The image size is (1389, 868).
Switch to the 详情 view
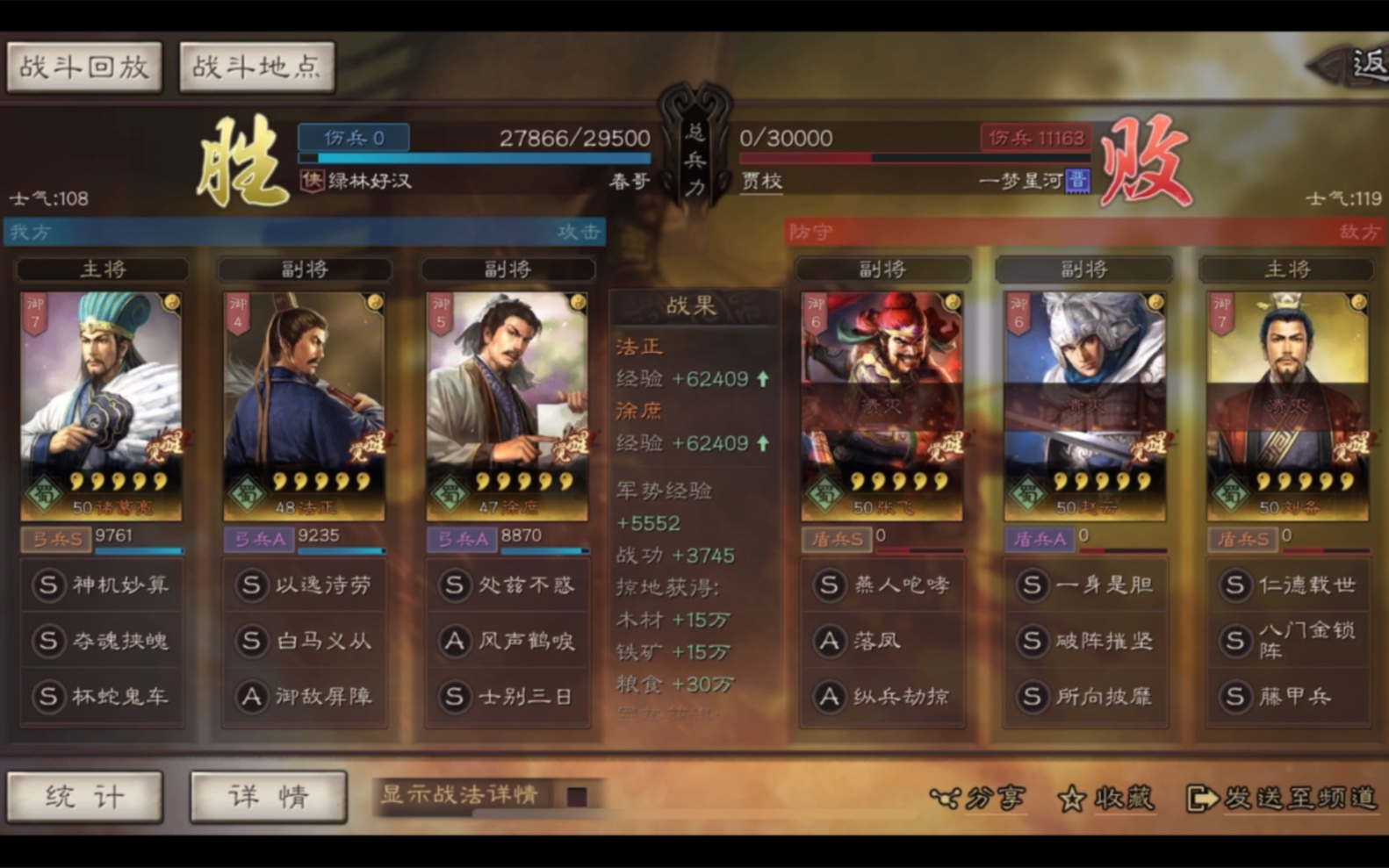pyautogui.click(x=268, y=795)
